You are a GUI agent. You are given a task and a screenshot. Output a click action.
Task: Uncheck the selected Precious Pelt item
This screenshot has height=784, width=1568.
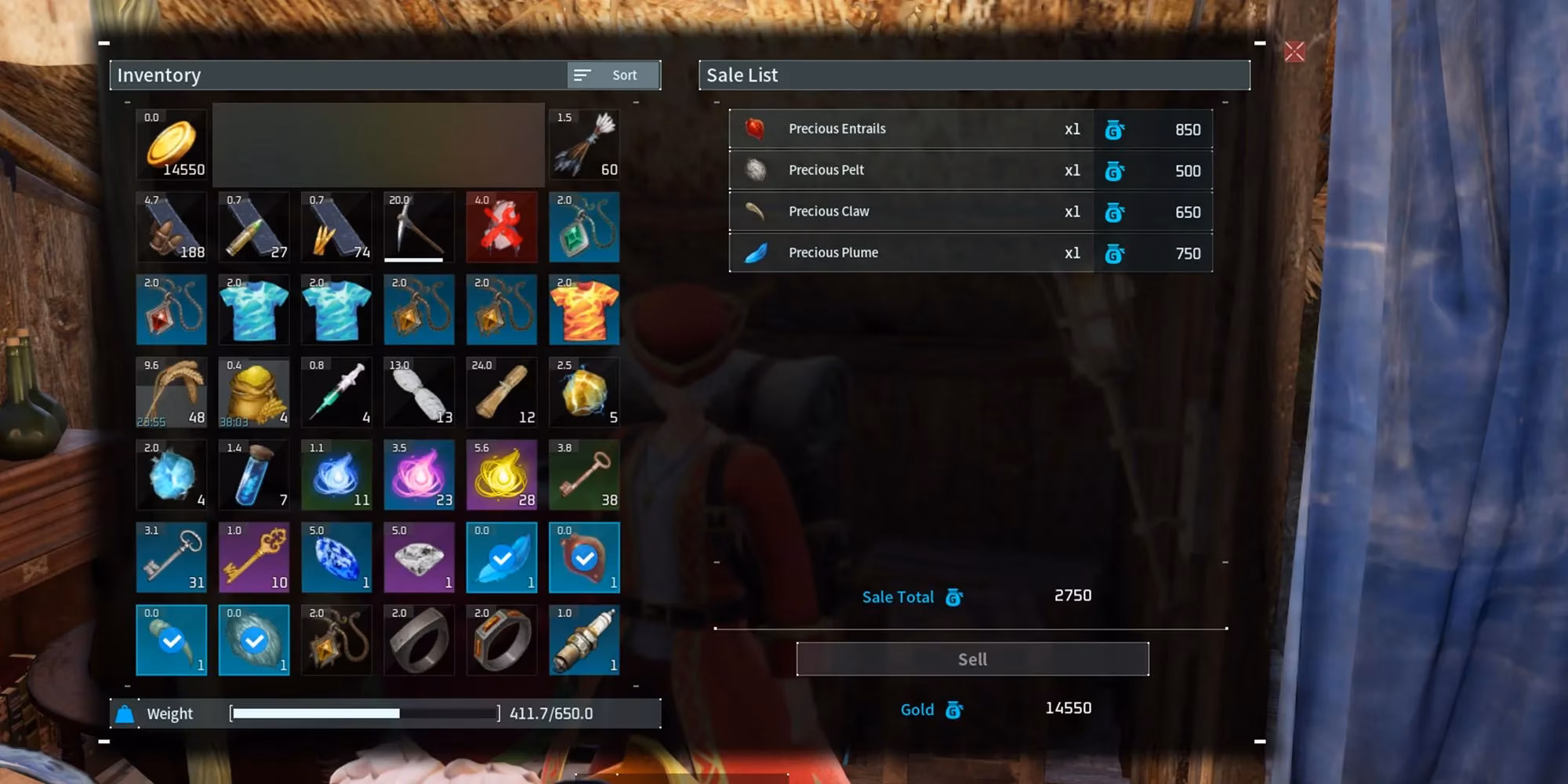click(254, 641)
